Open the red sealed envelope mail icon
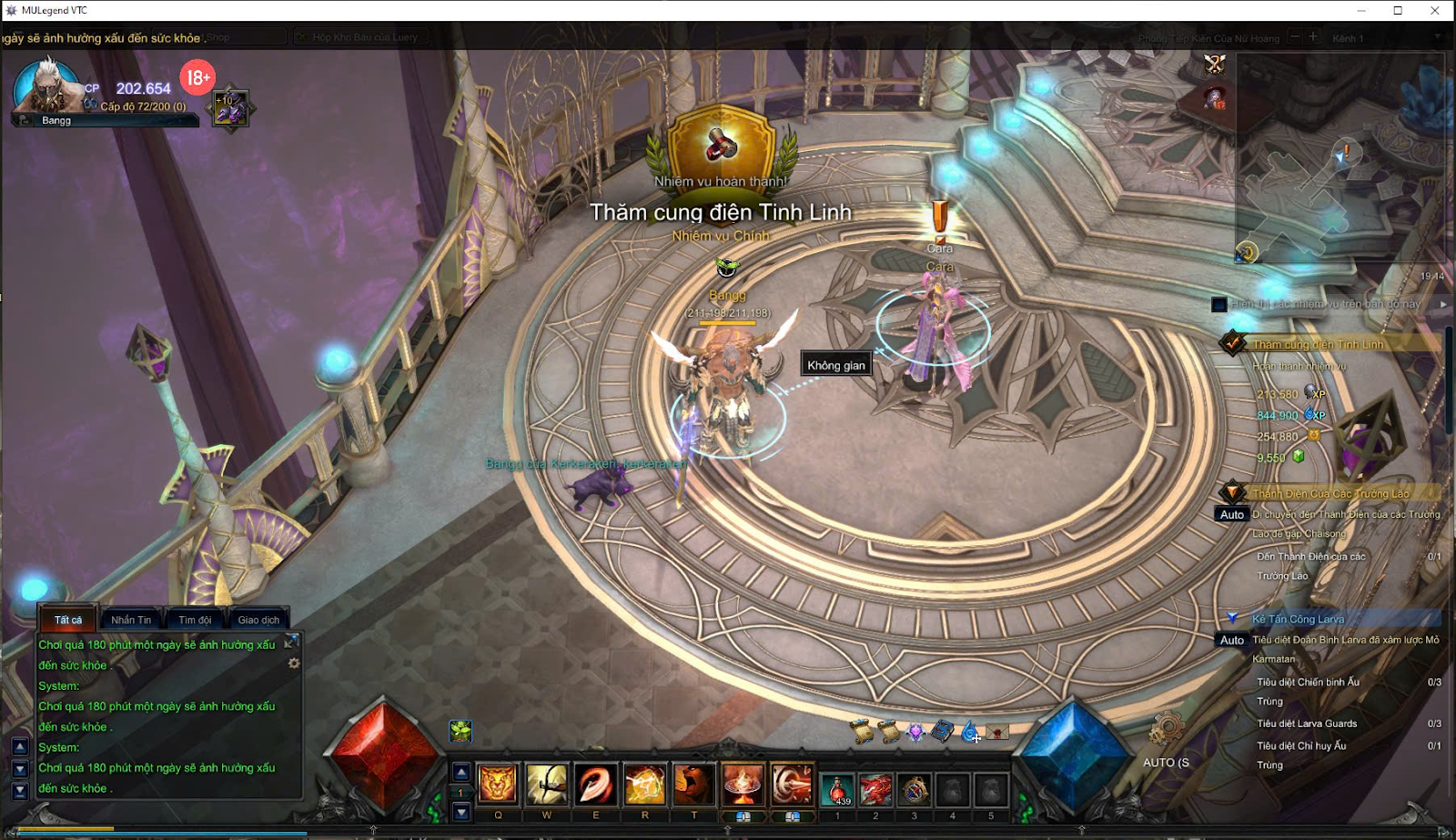The height and width of the screenshot is (840, 1456). pyautogui.click(x=997, y=732)
